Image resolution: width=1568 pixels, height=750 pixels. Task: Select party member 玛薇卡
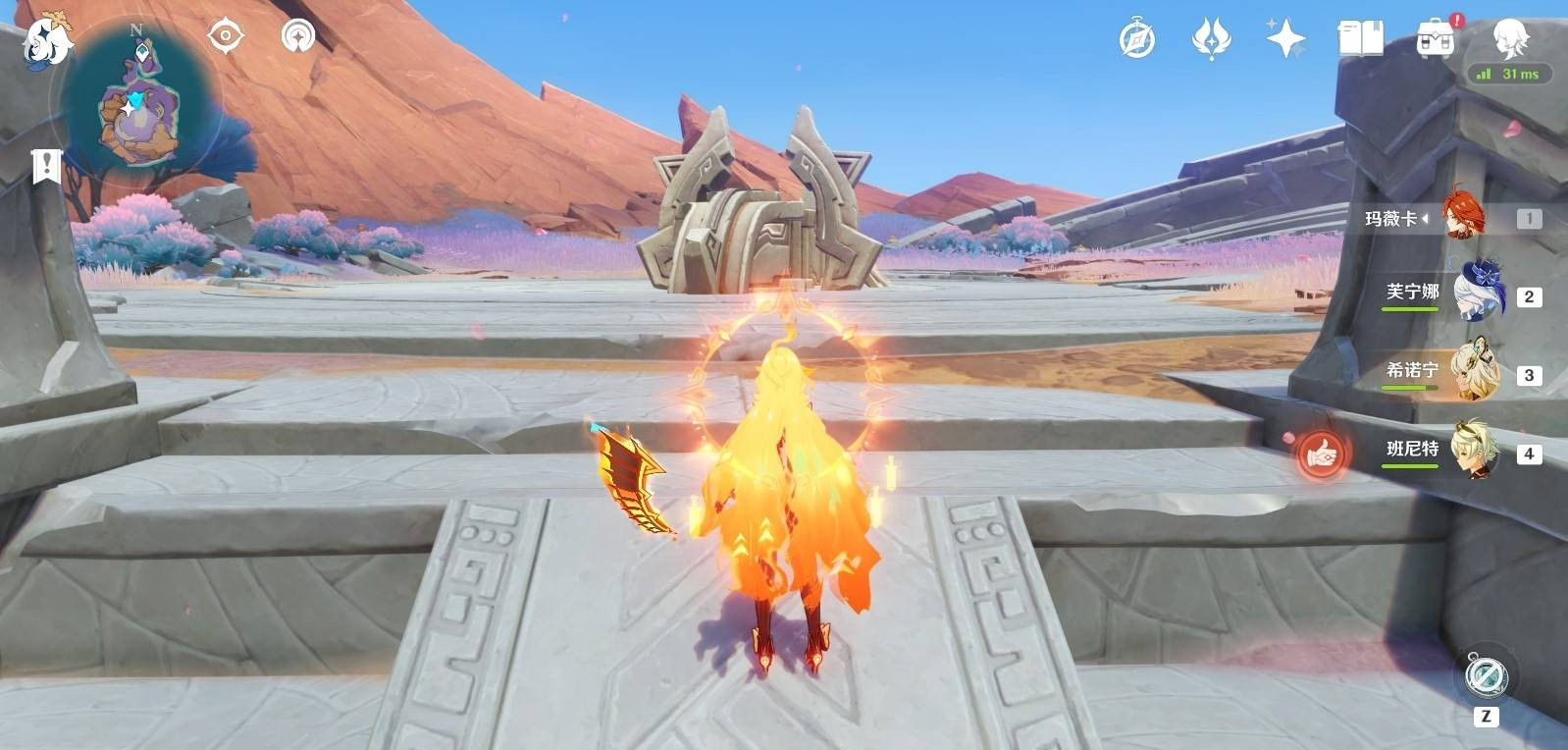(x=1462, y=217)
